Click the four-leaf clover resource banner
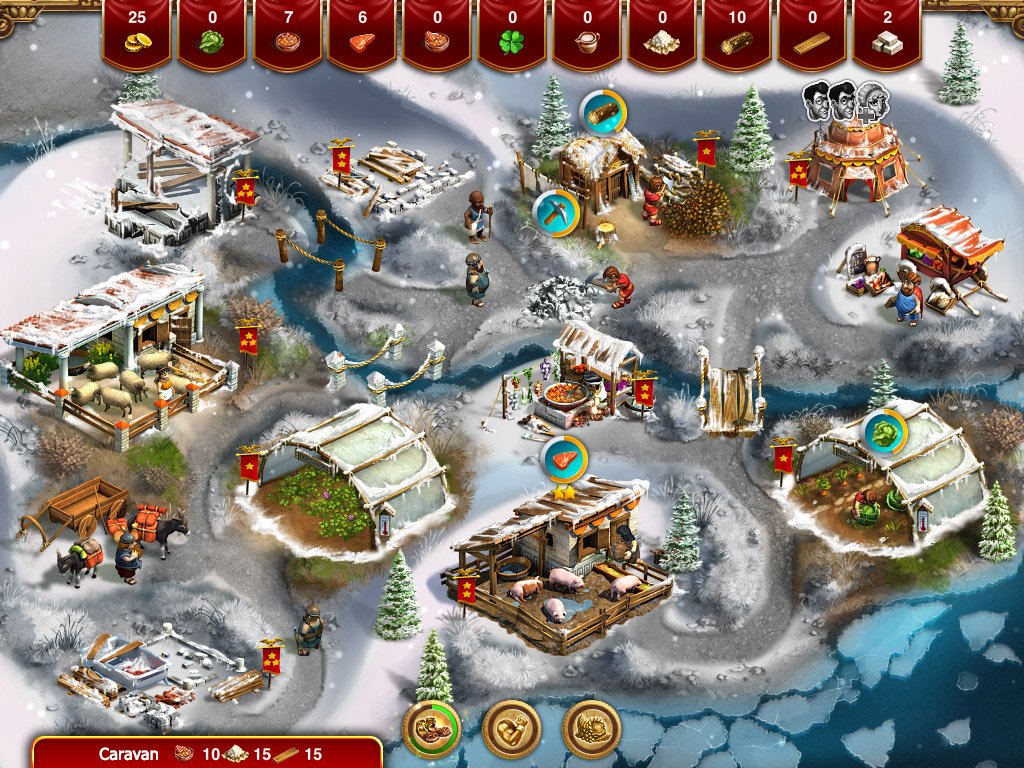The height and width of the screenshot is (768, 1024). pos(511,34)
